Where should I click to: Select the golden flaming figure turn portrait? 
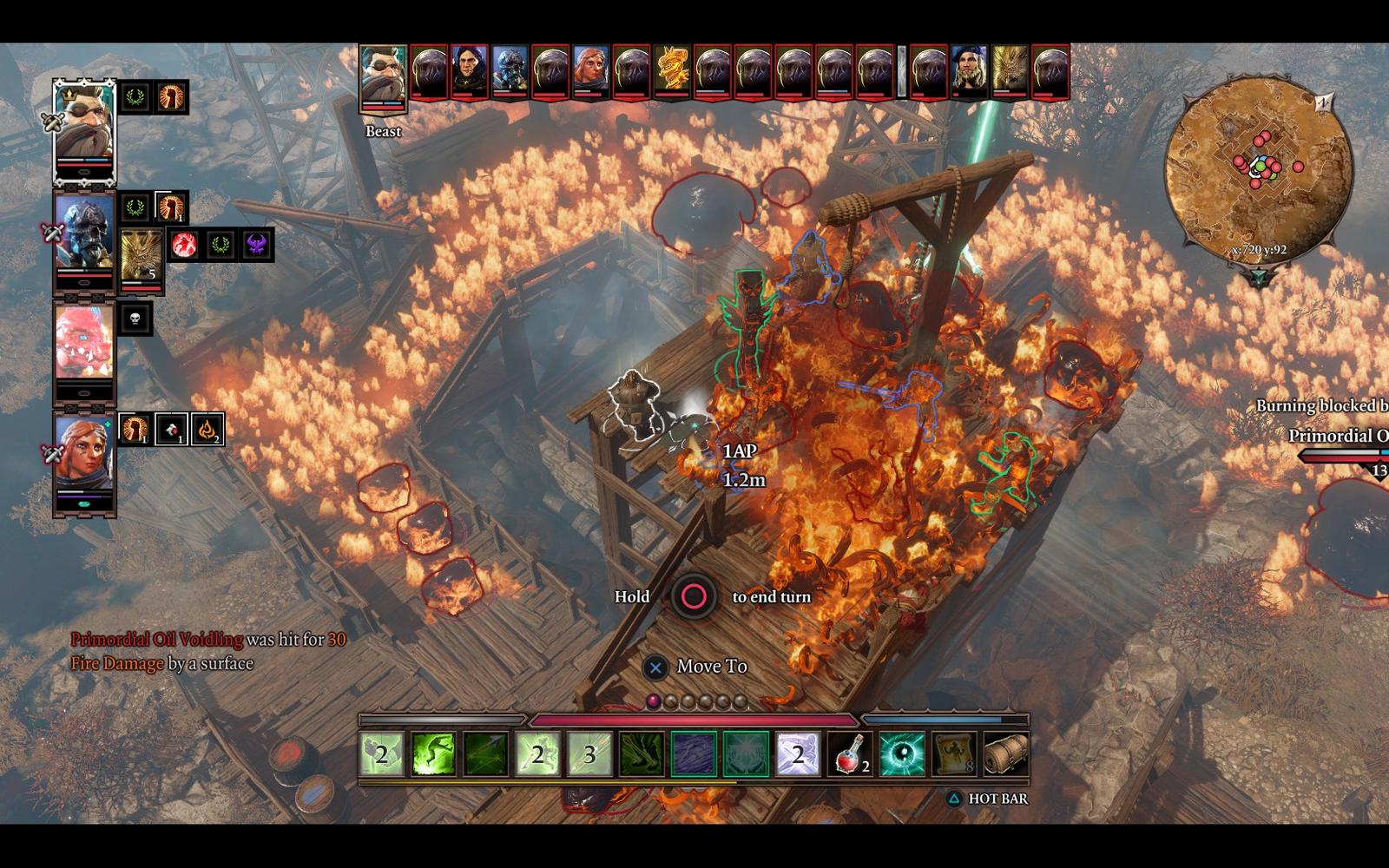[672, 71]
